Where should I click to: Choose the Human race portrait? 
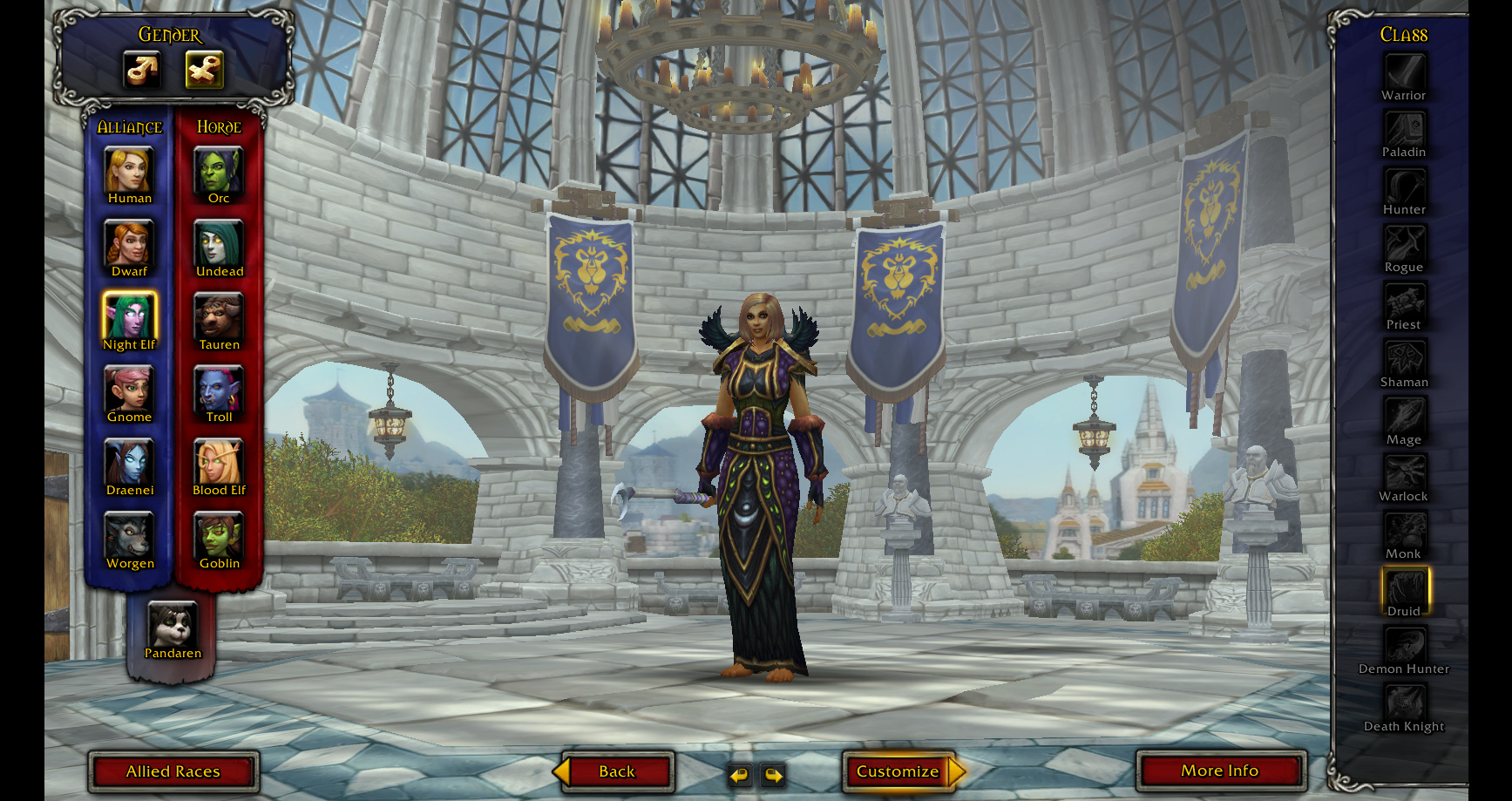click(x=129, y=169)
